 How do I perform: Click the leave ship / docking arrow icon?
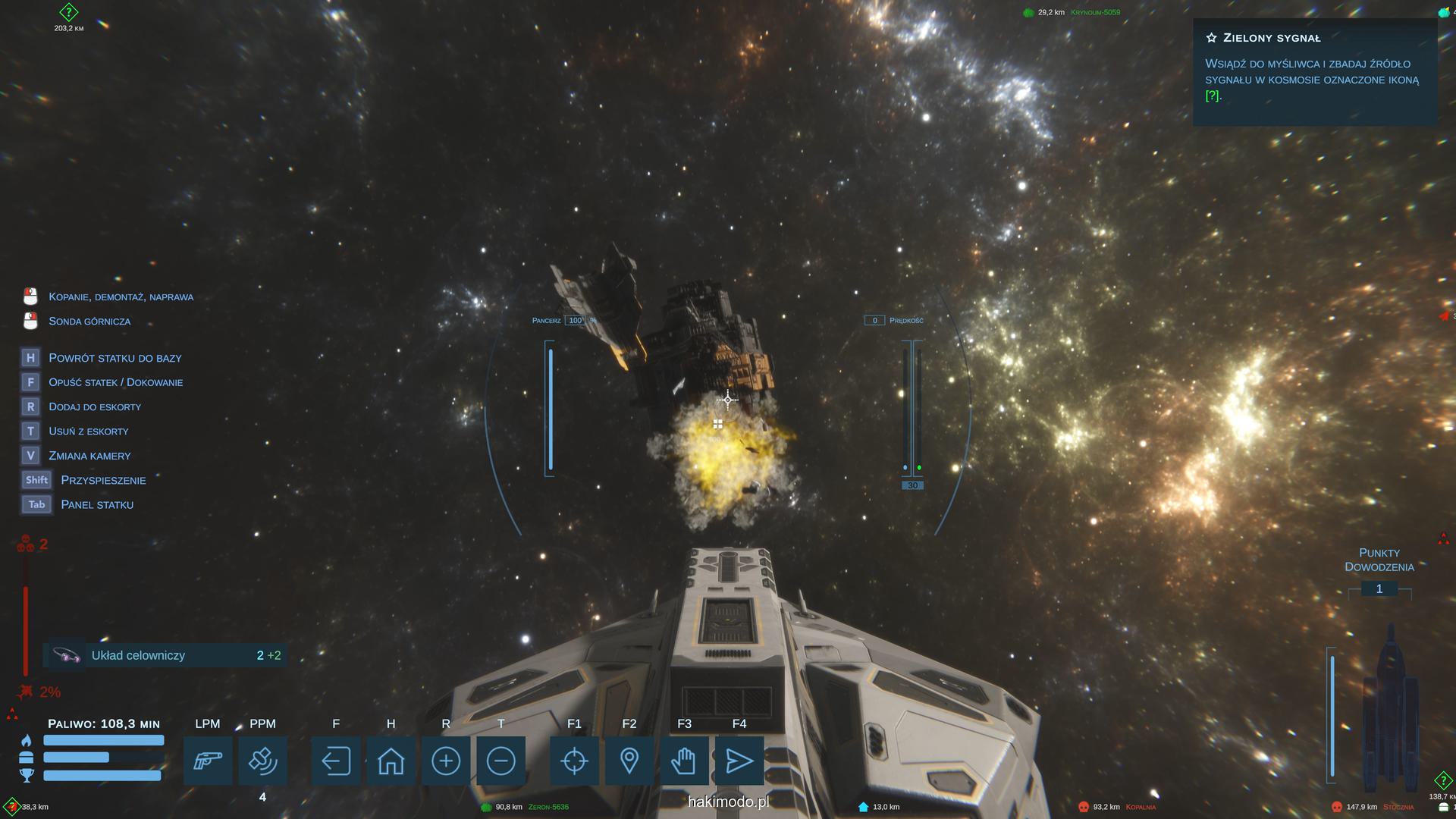[x=336, y=761]
